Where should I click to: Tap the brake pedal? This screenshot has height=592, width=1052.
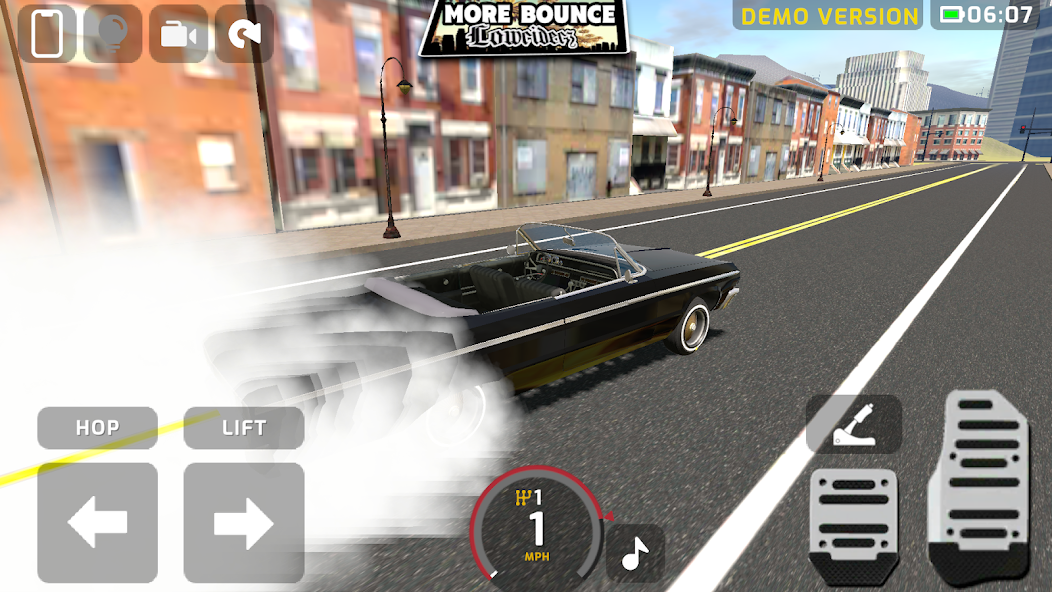coord(854,525)
